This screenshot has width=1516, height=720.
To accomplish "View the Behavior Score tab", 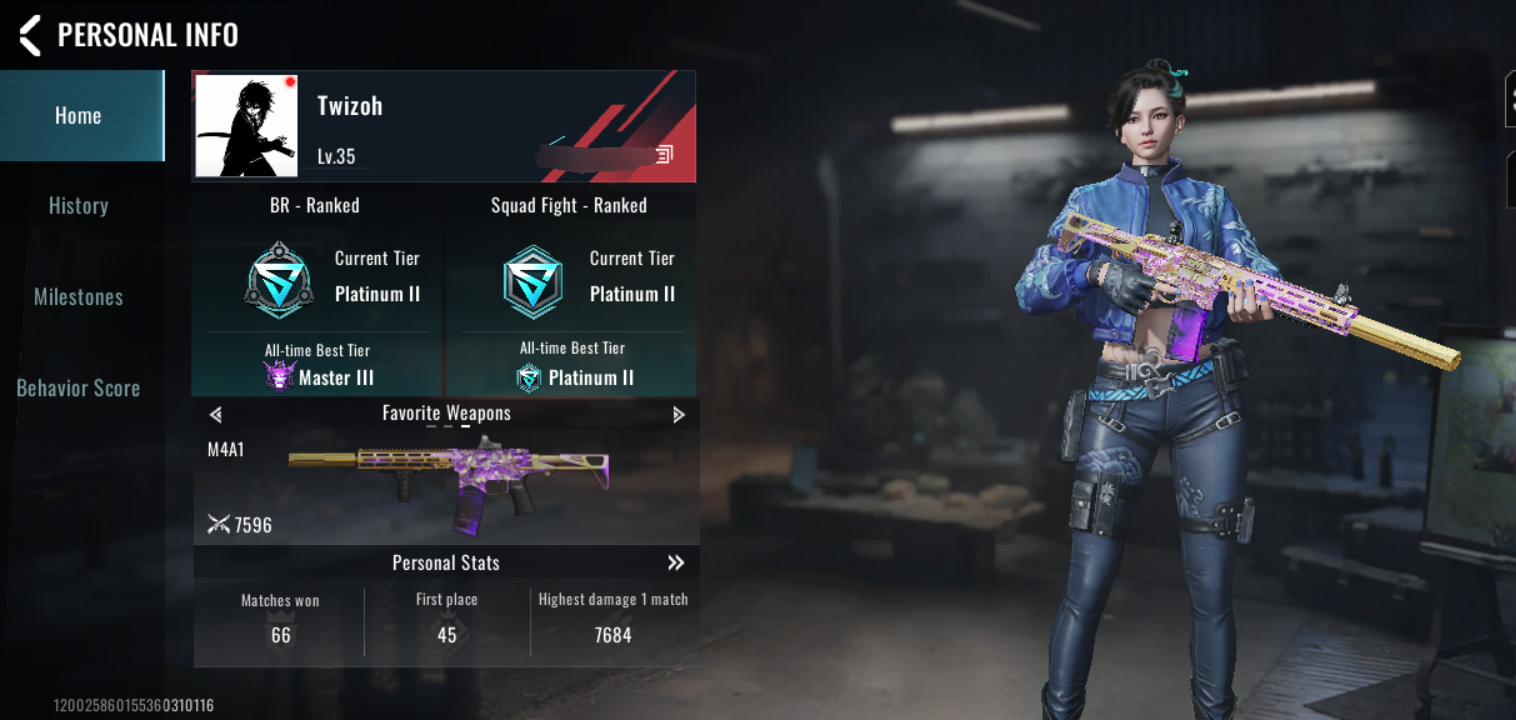I will (x=79, y=388).
